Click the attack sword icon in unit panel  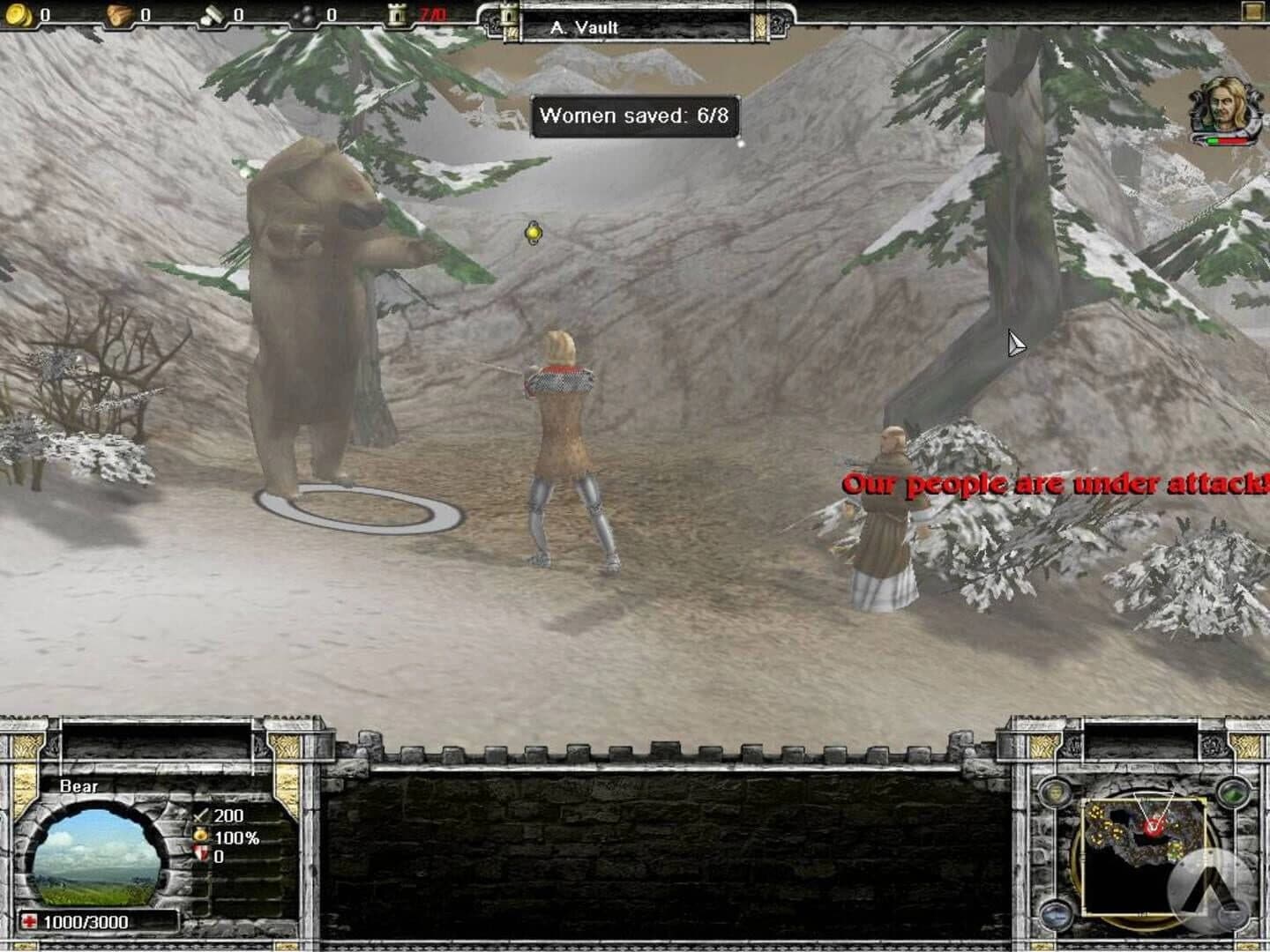click(x=202, y=815)
